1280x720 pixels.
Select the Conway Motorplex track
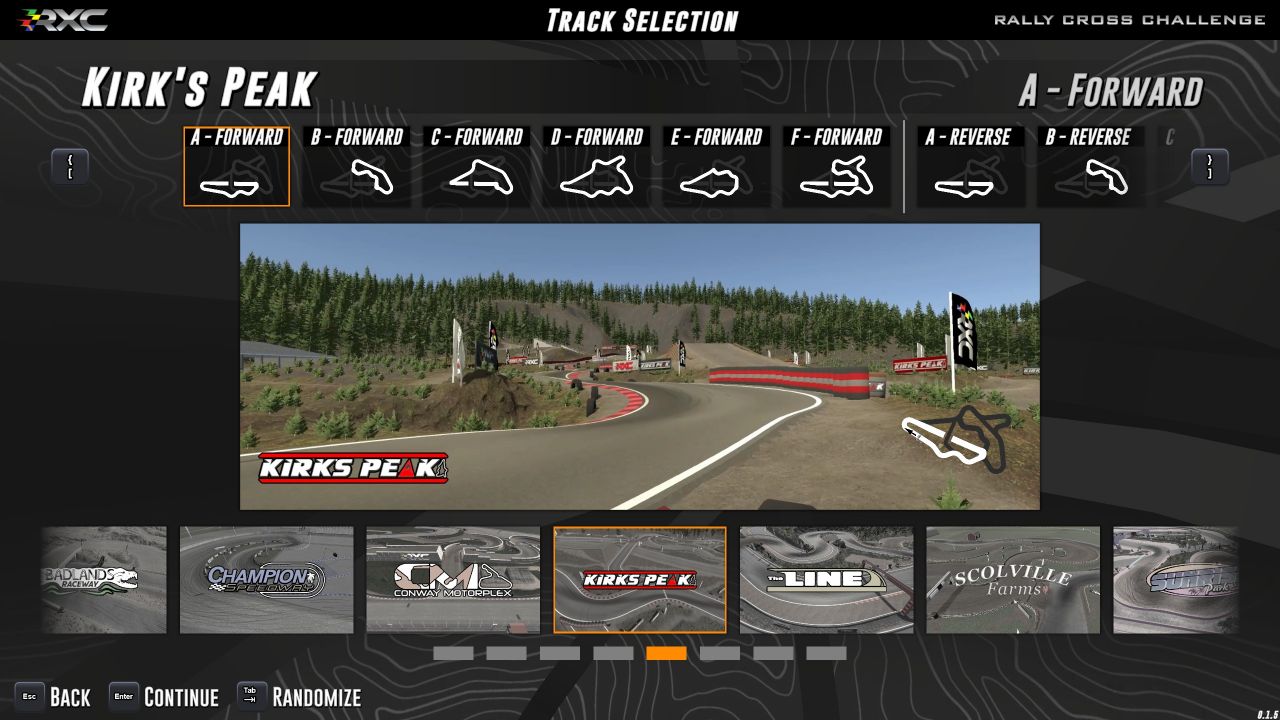click(453, 580)
